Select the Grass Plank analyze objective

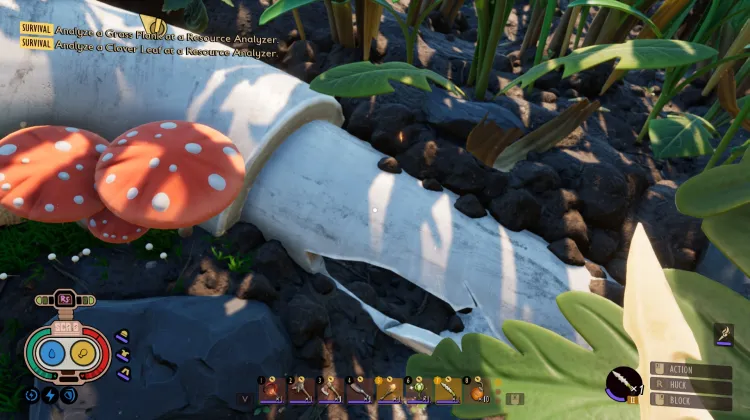[150, 29]
